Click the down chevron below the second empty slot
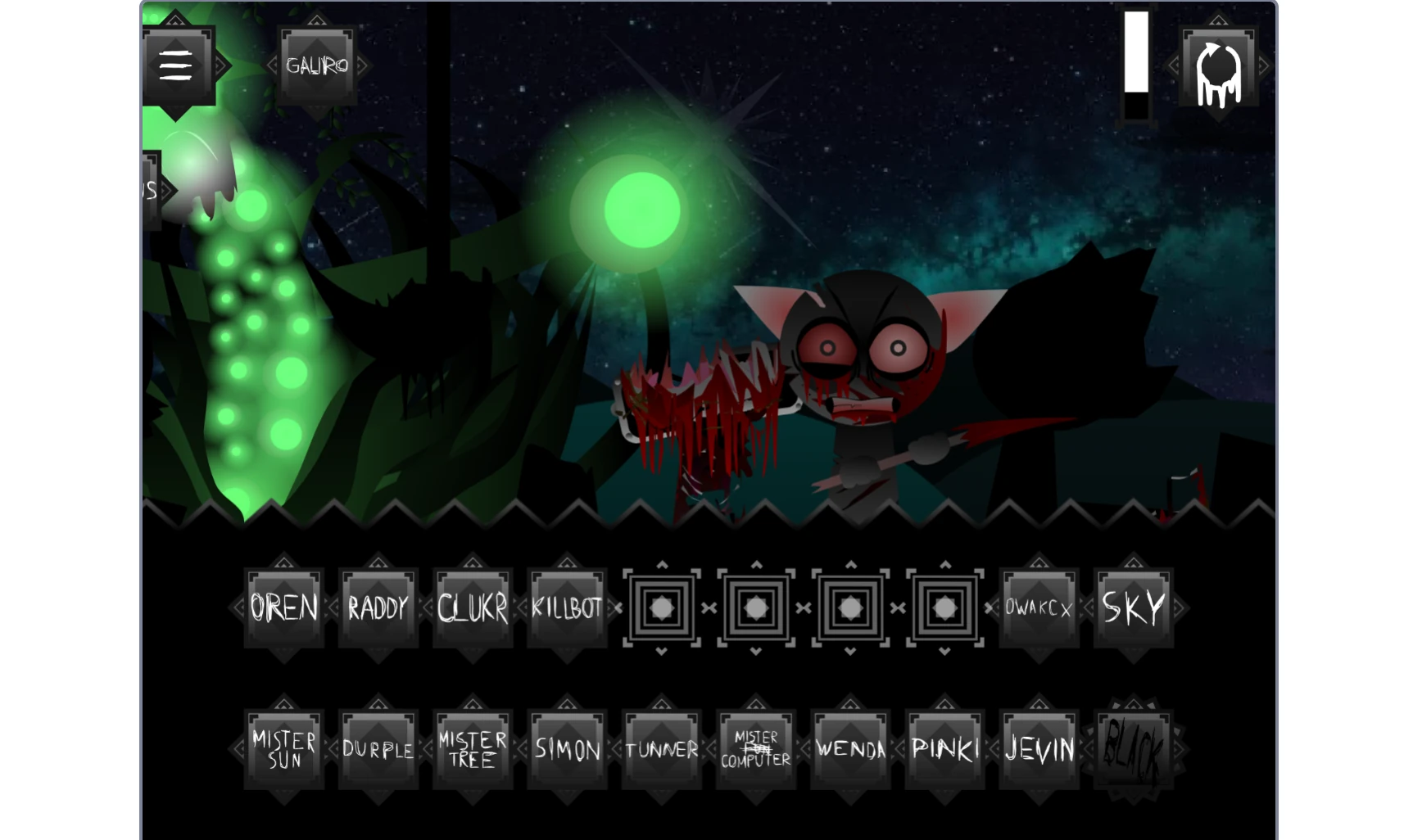The width and height of the screenshot is (1404, 840). [756, 652]
